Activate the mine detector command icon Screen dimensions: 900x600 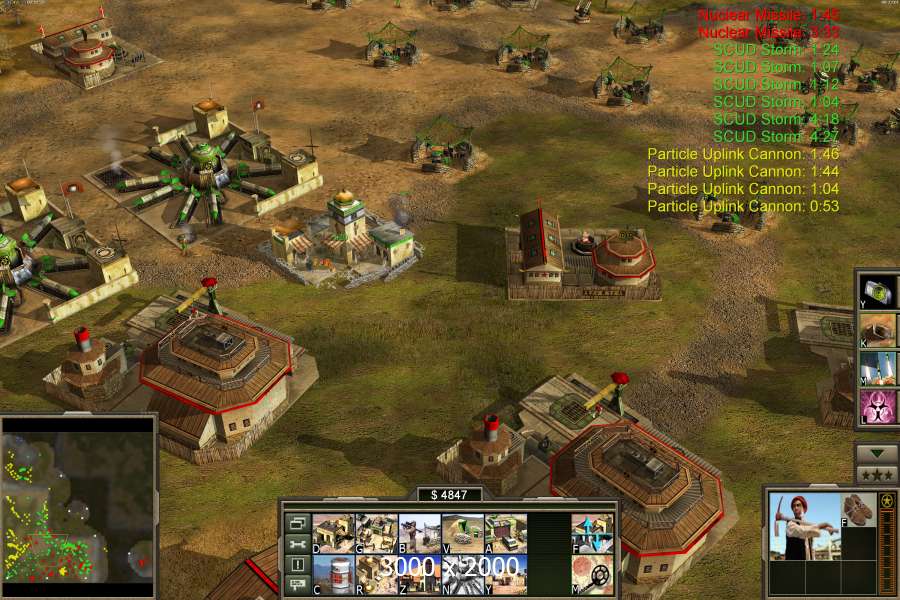[x=593, y=574]
